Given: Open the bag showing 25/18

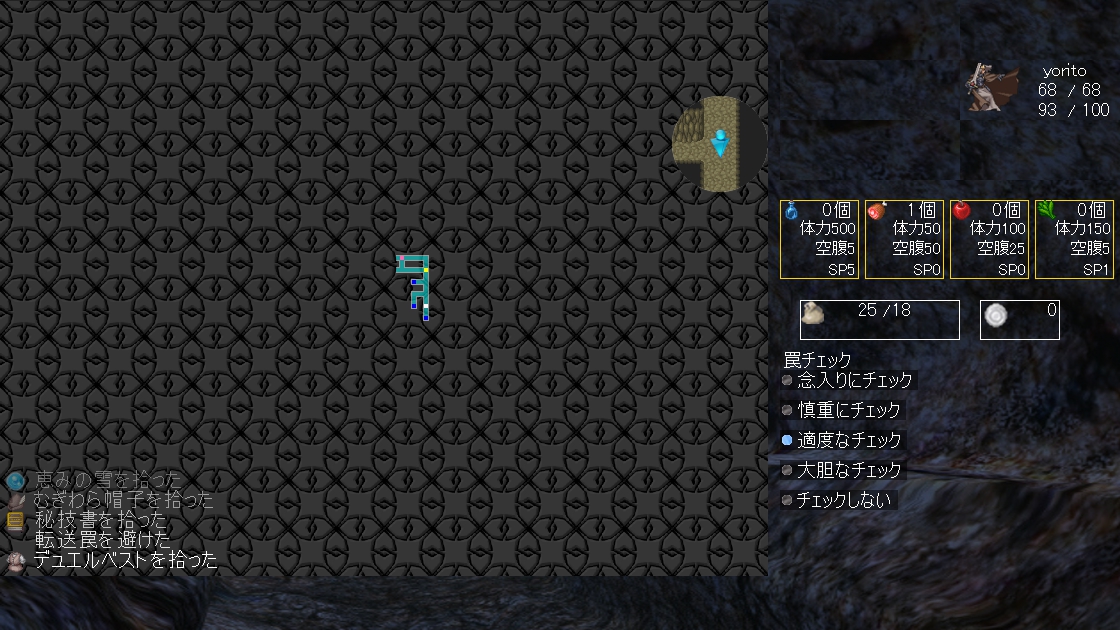Looking at the screenshot, I should (879, 319).
